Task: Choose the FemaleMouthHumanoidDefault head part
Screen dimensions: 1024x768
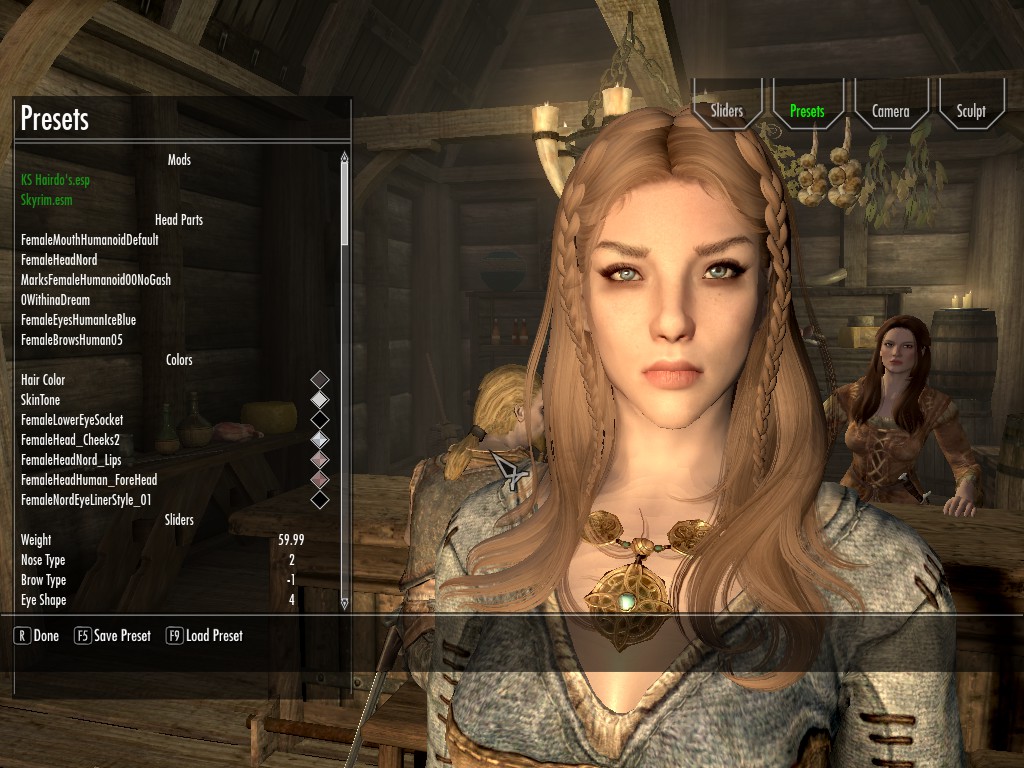Action: click(89, 240)
